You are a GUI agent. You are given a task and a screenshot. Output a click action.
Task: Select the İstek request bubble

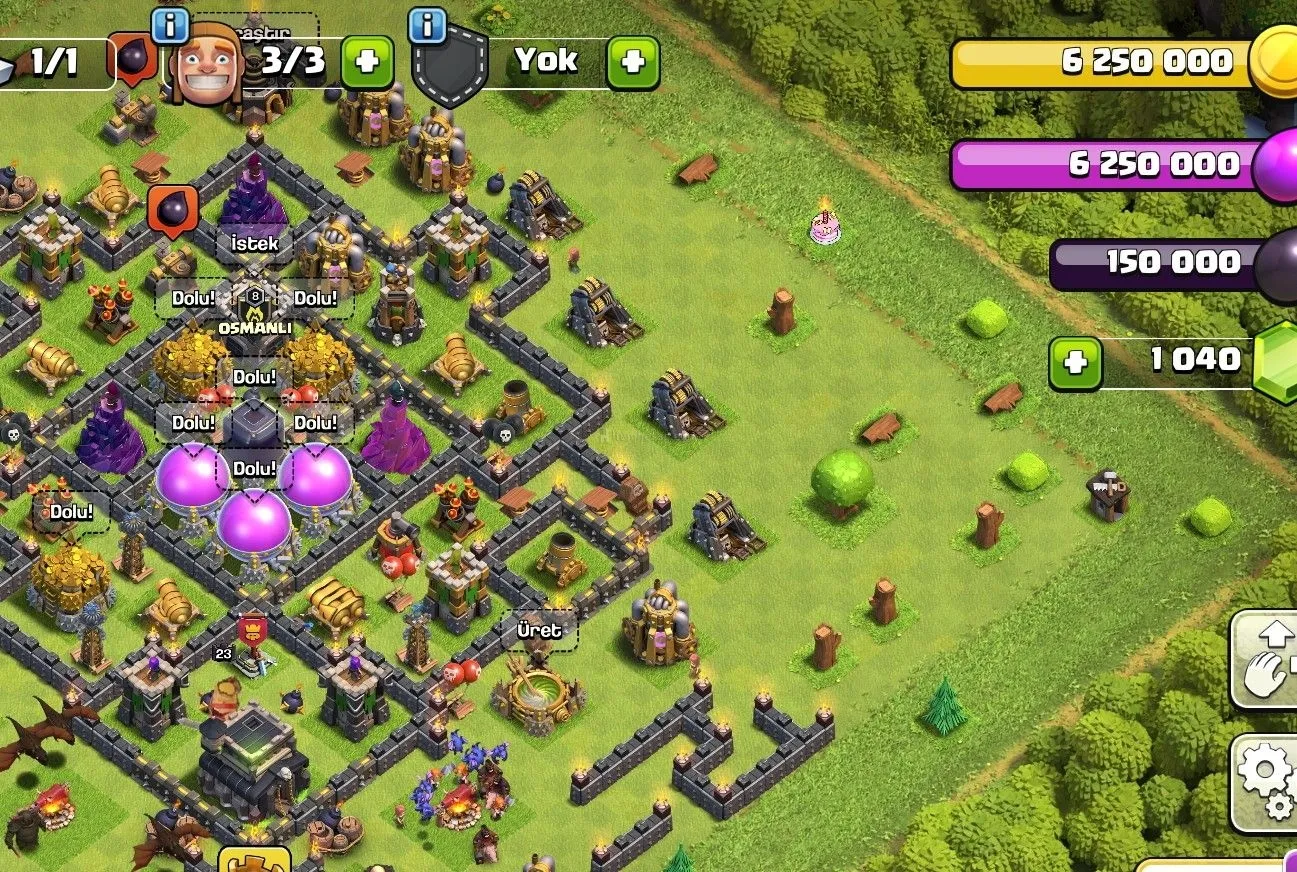pyautogui.click(x=255, y=243)
